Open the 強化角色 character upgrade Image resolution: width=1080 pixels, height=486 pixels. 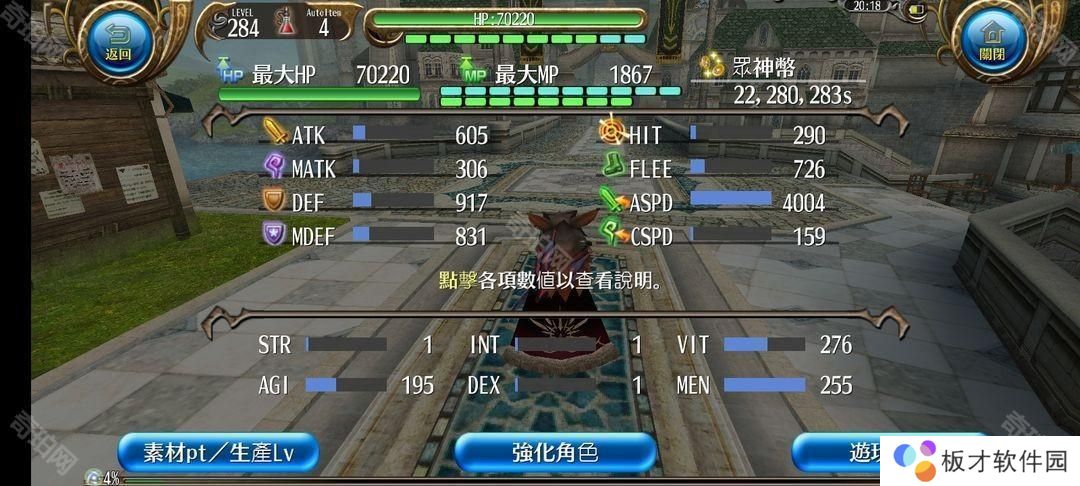(554, 452)
